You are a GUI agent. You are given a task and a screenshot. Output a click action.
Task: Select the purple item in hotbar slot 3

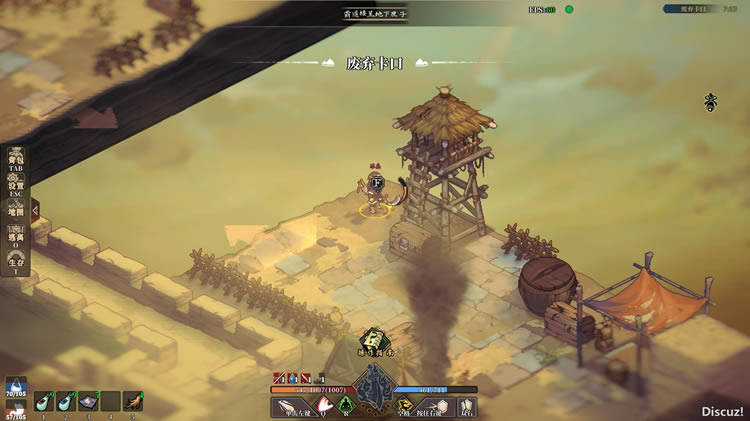(x=88, y=401)
